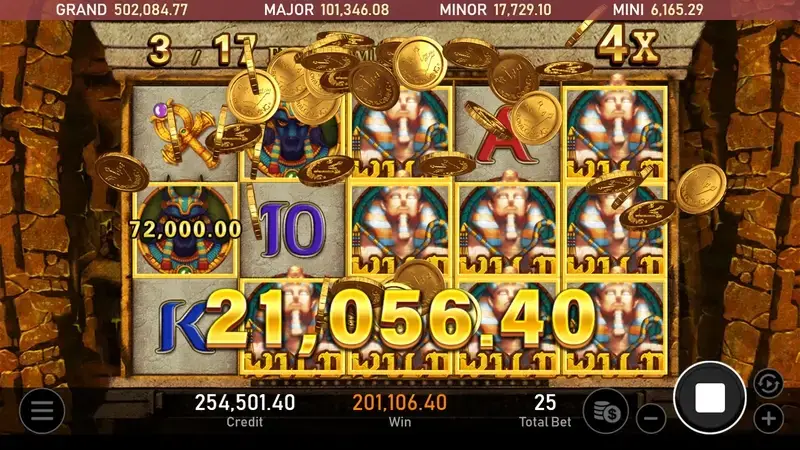Open the coin stack bet options
This screenshot has height=450, width=800.
(605, 410)
